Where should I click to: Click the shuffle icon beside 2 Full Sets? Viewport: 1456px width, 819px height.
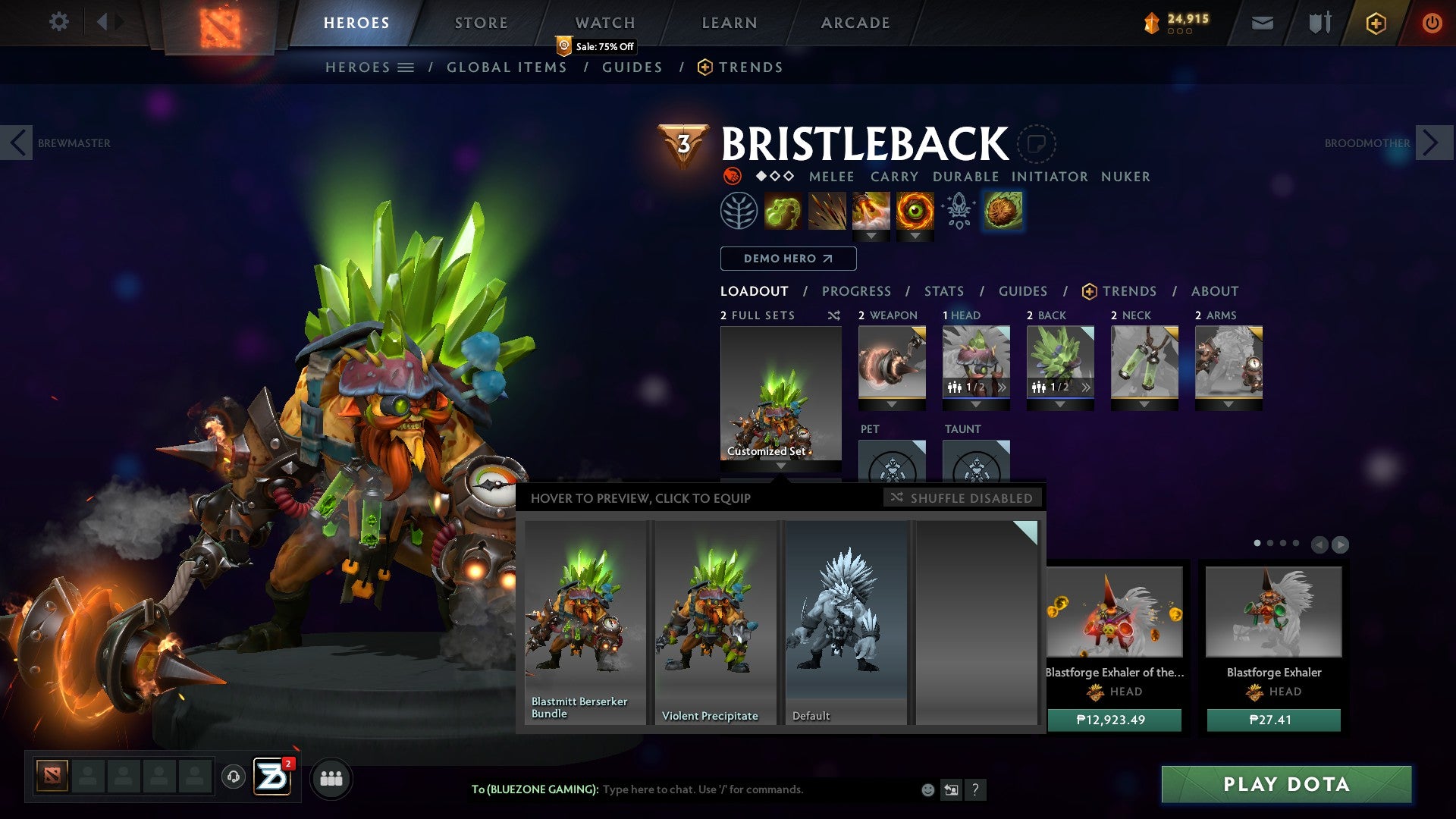point(834,315)
